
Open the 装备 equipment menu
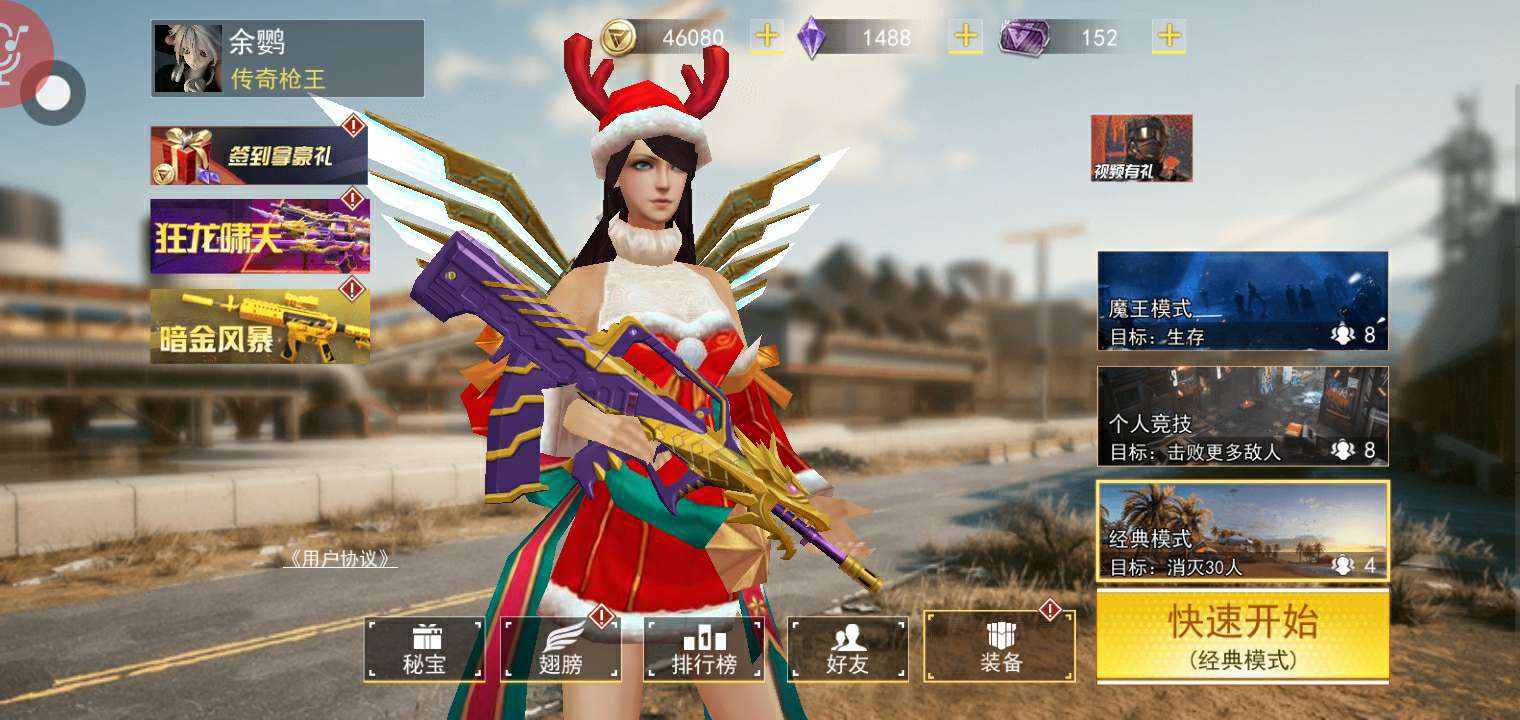(999, 647)
